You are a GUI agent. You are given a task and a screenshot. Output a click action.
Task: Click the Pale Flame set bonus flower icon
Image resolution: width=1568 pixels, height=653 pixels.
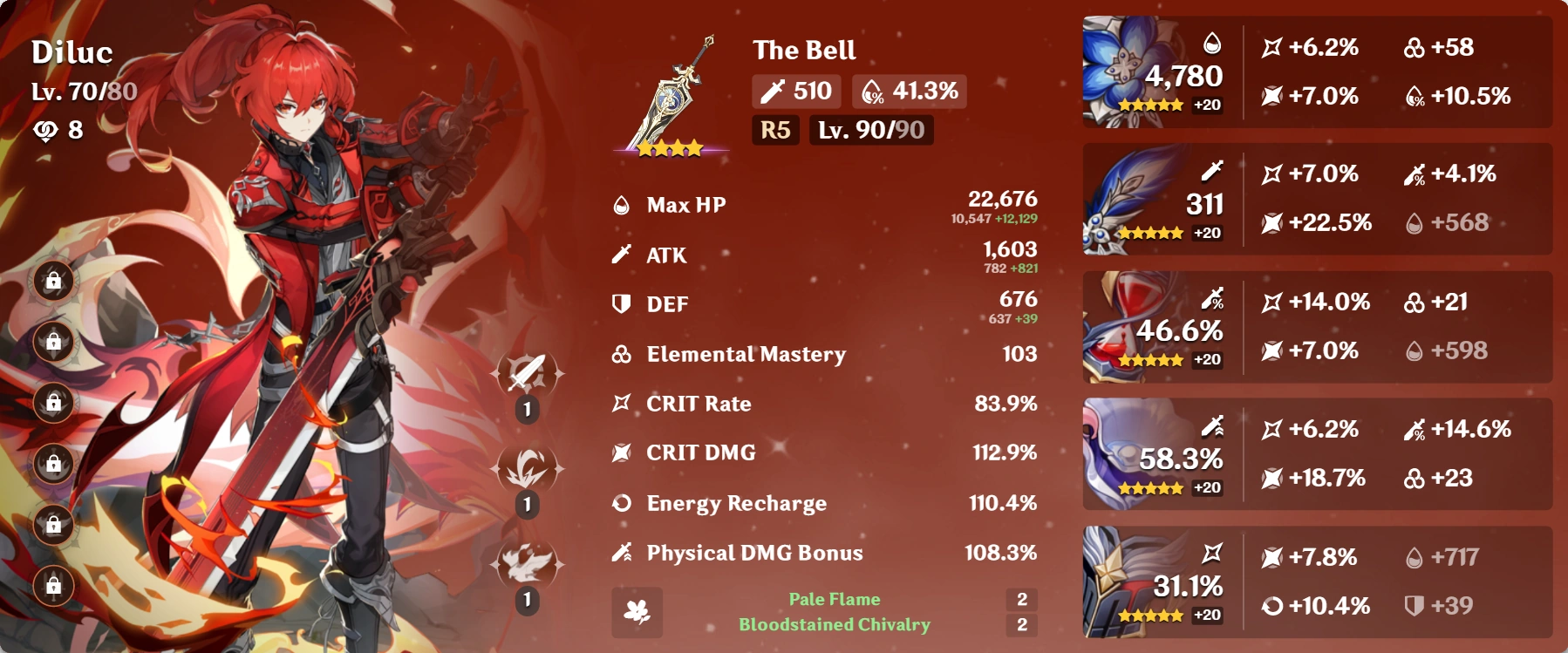pos(637,613)
